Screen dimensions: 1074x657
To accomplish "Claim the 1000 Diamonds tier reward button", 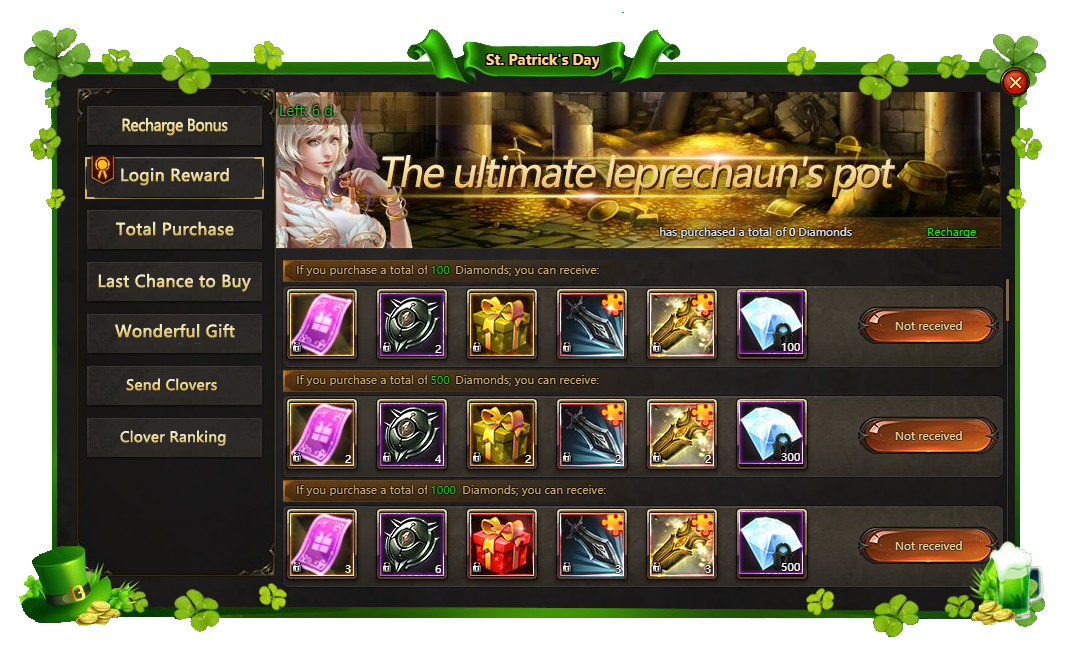I will pyautogui.click(x=928, y=546).
